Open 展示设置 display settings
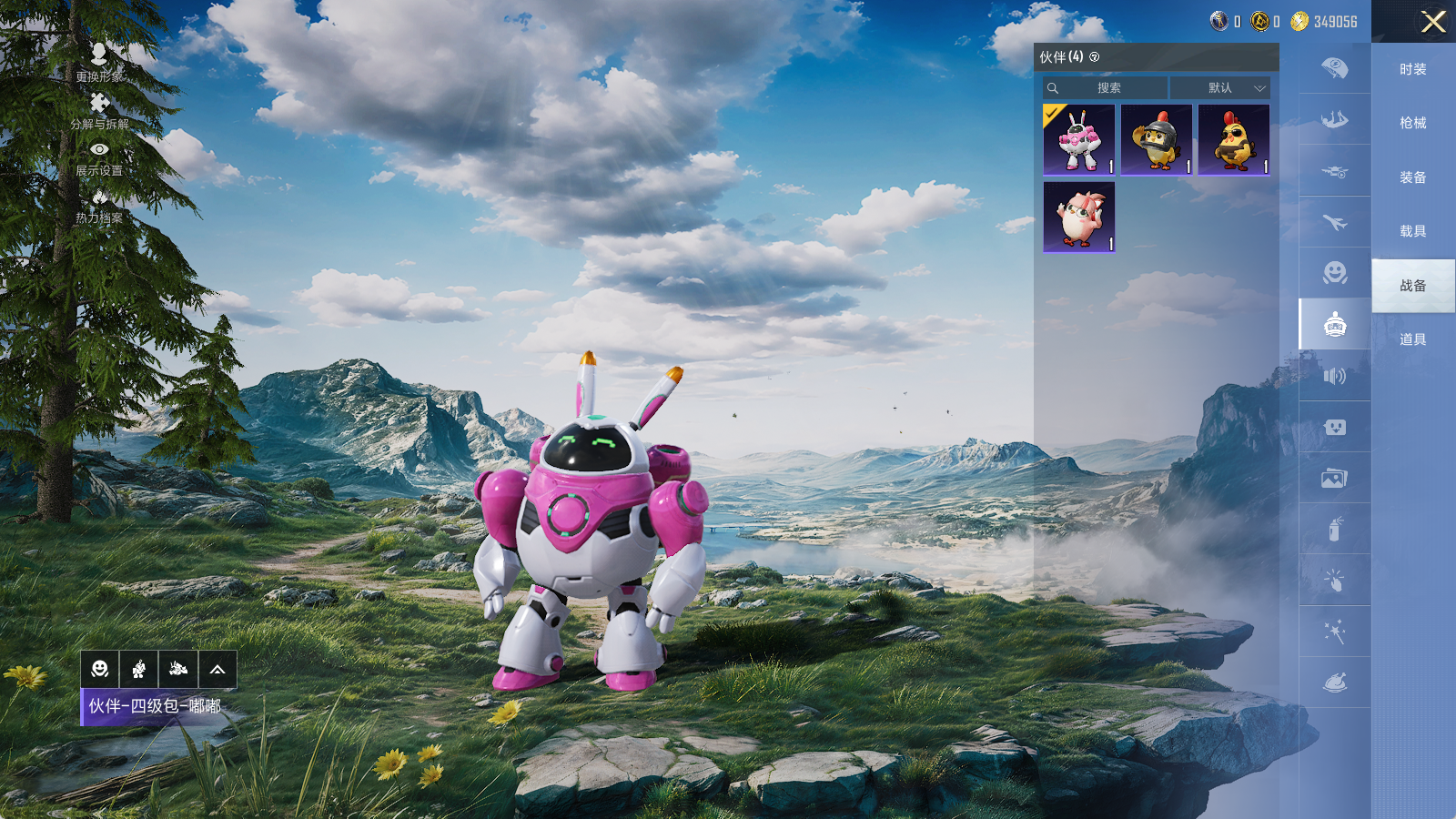Screen dimensions: 1456x819 pyautogui.click(x=99, y=157)
